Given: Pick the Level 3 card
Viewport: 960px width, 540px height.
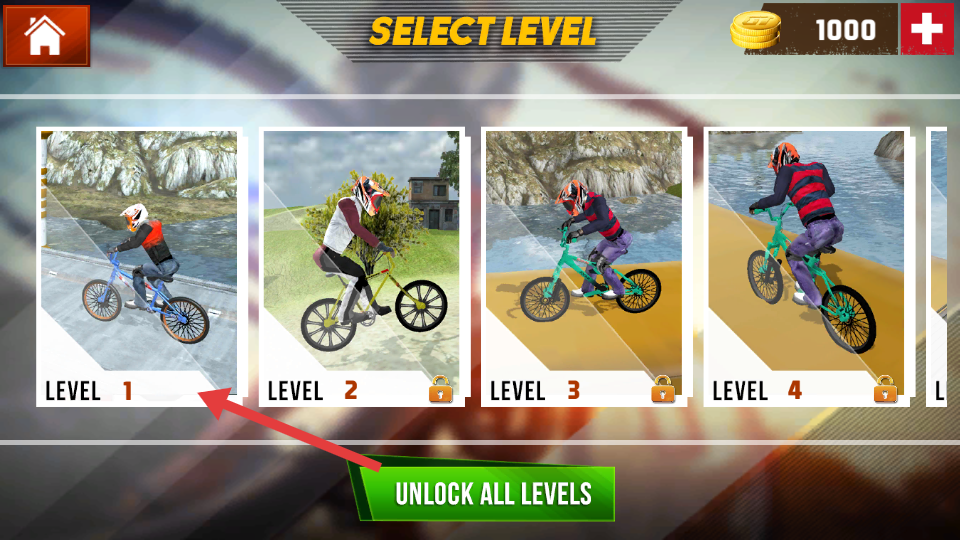Looking at the screenshot, I should click(583, 266).
